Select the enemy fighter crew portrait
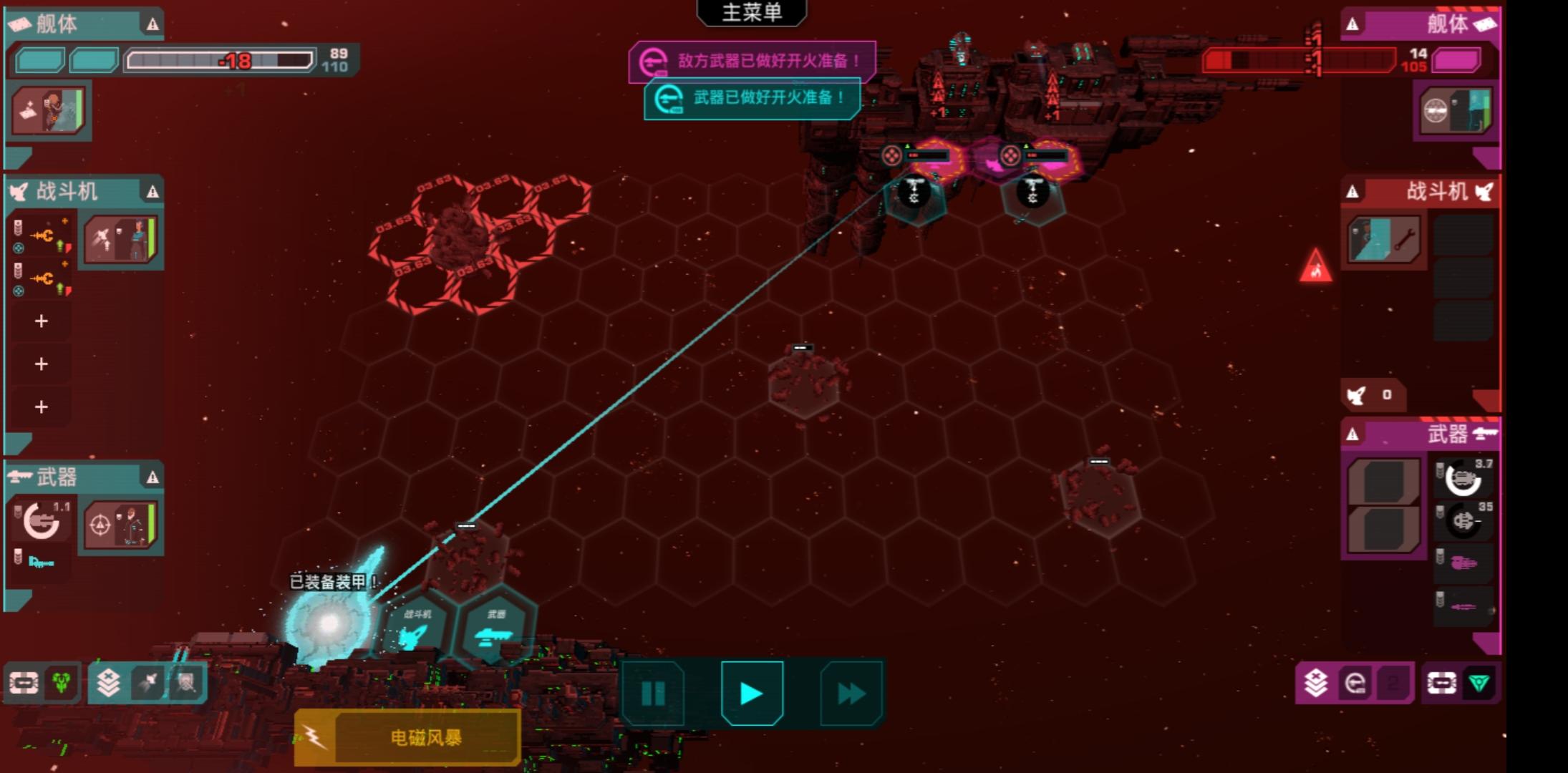1568x773 pixels. (1383, 240)
